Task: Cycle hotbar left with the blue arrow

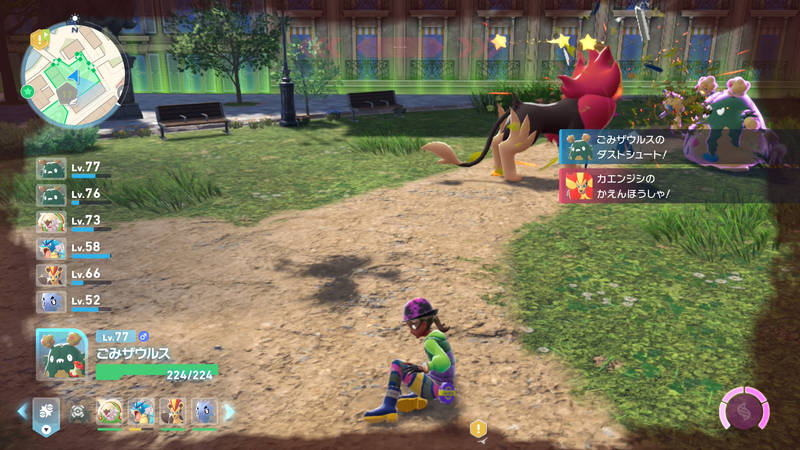Action: point(22,412)
